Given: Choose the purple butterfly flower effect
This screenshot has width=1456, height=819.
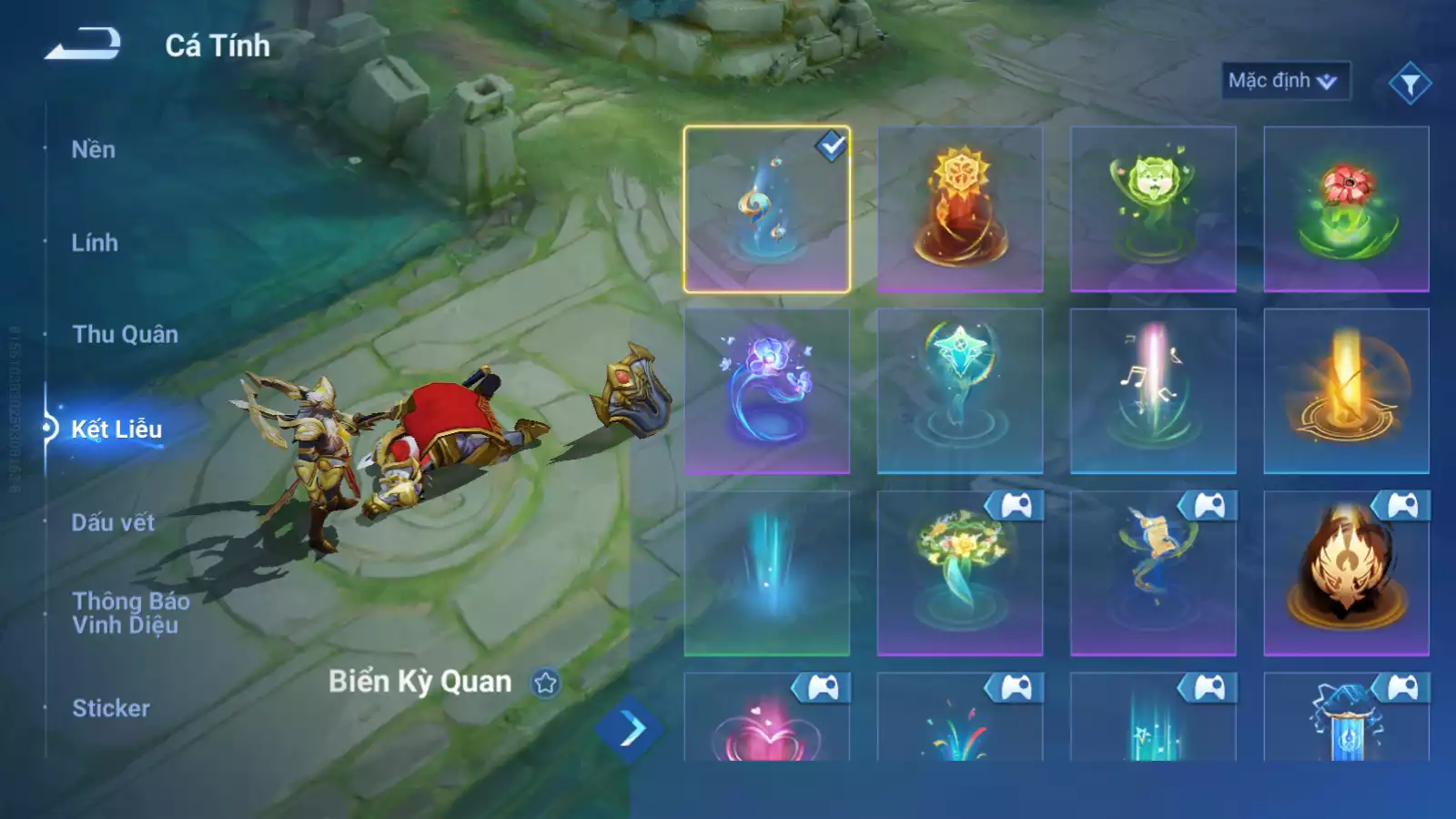Looking at the screenshot, I should click(766, 391).
